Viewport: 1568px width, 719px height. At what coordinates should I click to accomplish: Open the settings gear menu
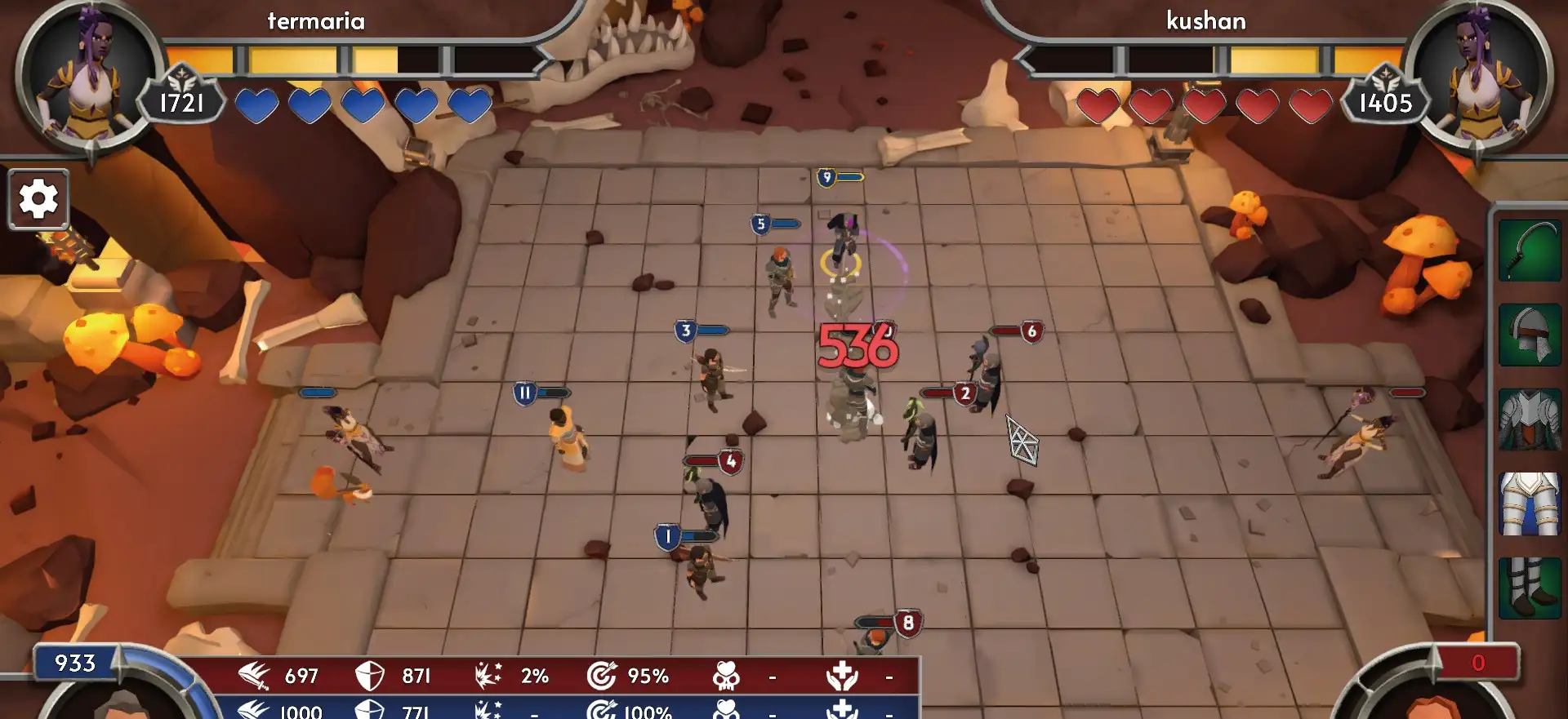click(38, 199)
